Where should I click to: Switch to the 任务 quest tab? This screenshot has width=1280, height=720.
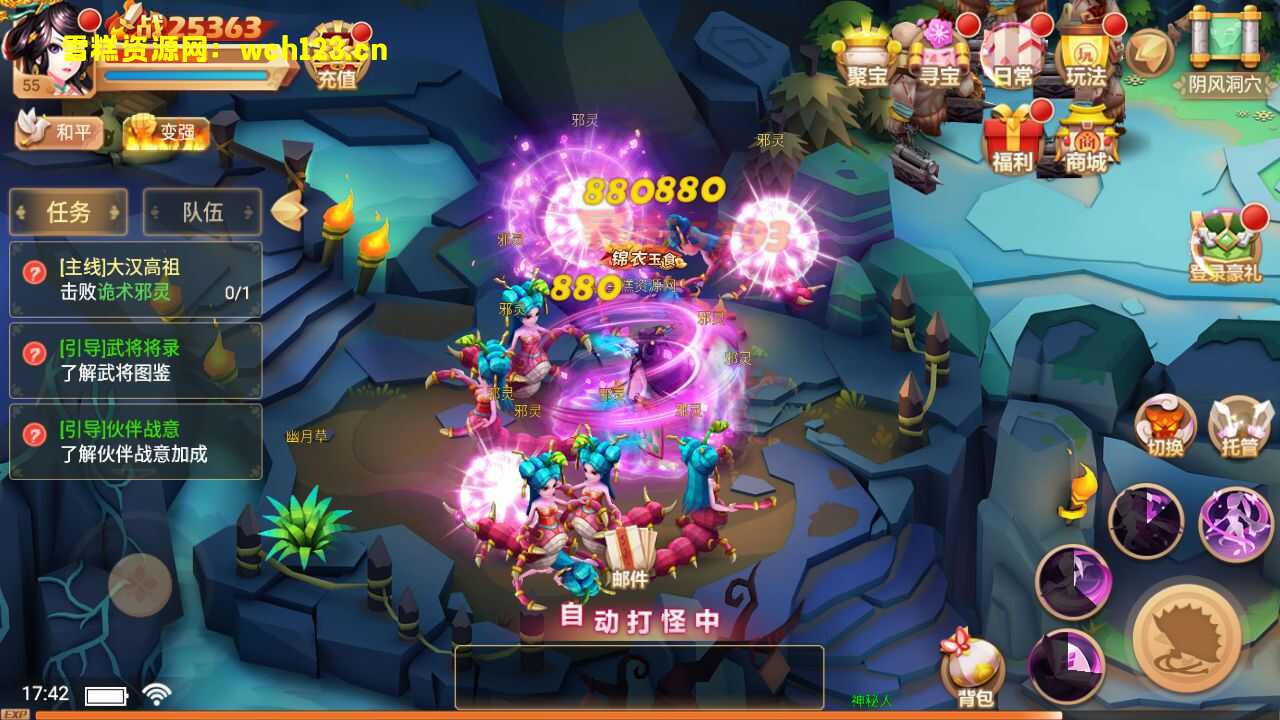click(x=68, y=212)
